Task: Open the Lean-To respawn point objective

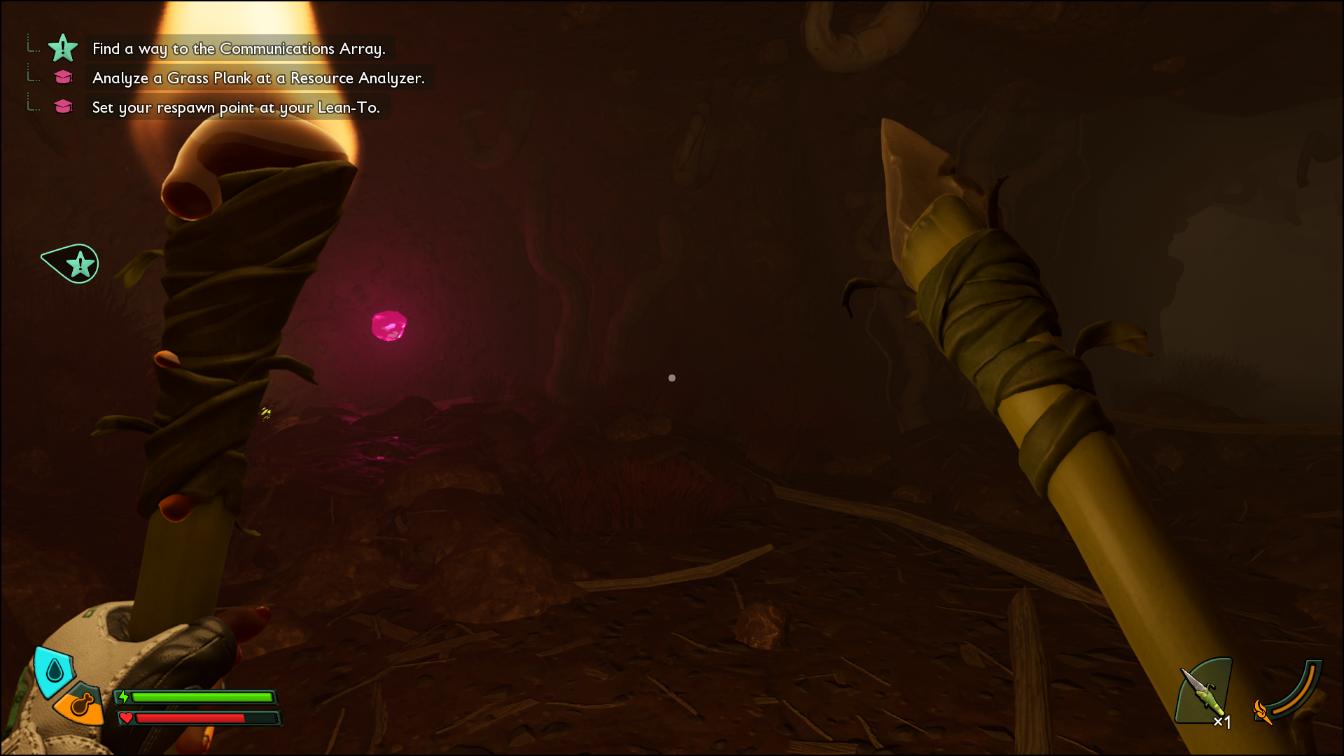Action: 235,107
